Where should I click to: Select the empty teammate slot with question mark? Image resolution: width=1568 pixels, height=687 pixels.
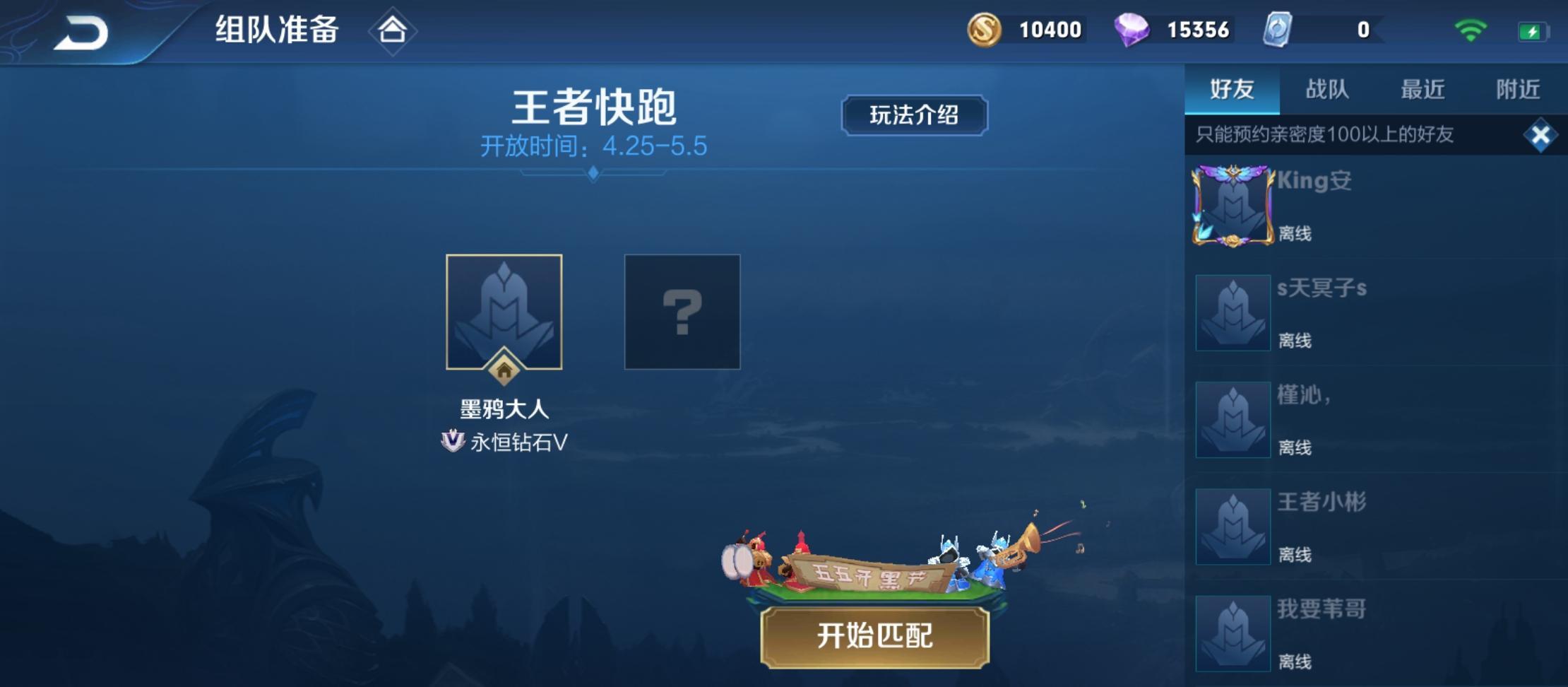[680, 312]
